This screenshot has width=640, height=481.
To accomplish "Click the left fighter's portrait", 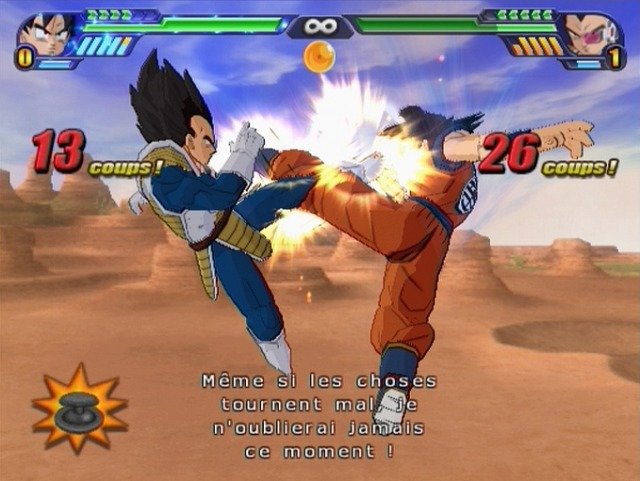I will [48, 33].
